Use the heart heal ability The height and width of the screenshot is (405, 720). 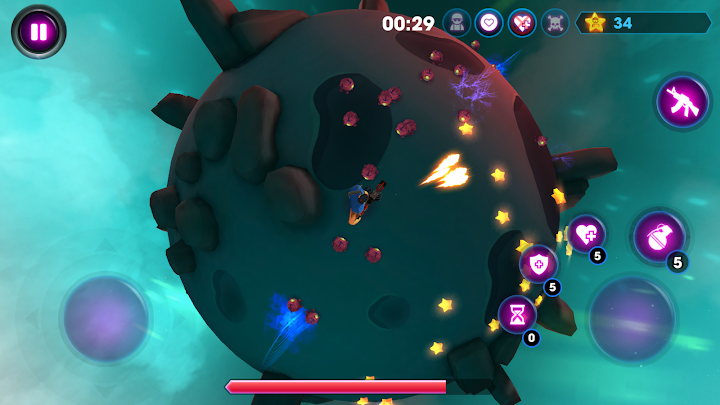point(585,233)
